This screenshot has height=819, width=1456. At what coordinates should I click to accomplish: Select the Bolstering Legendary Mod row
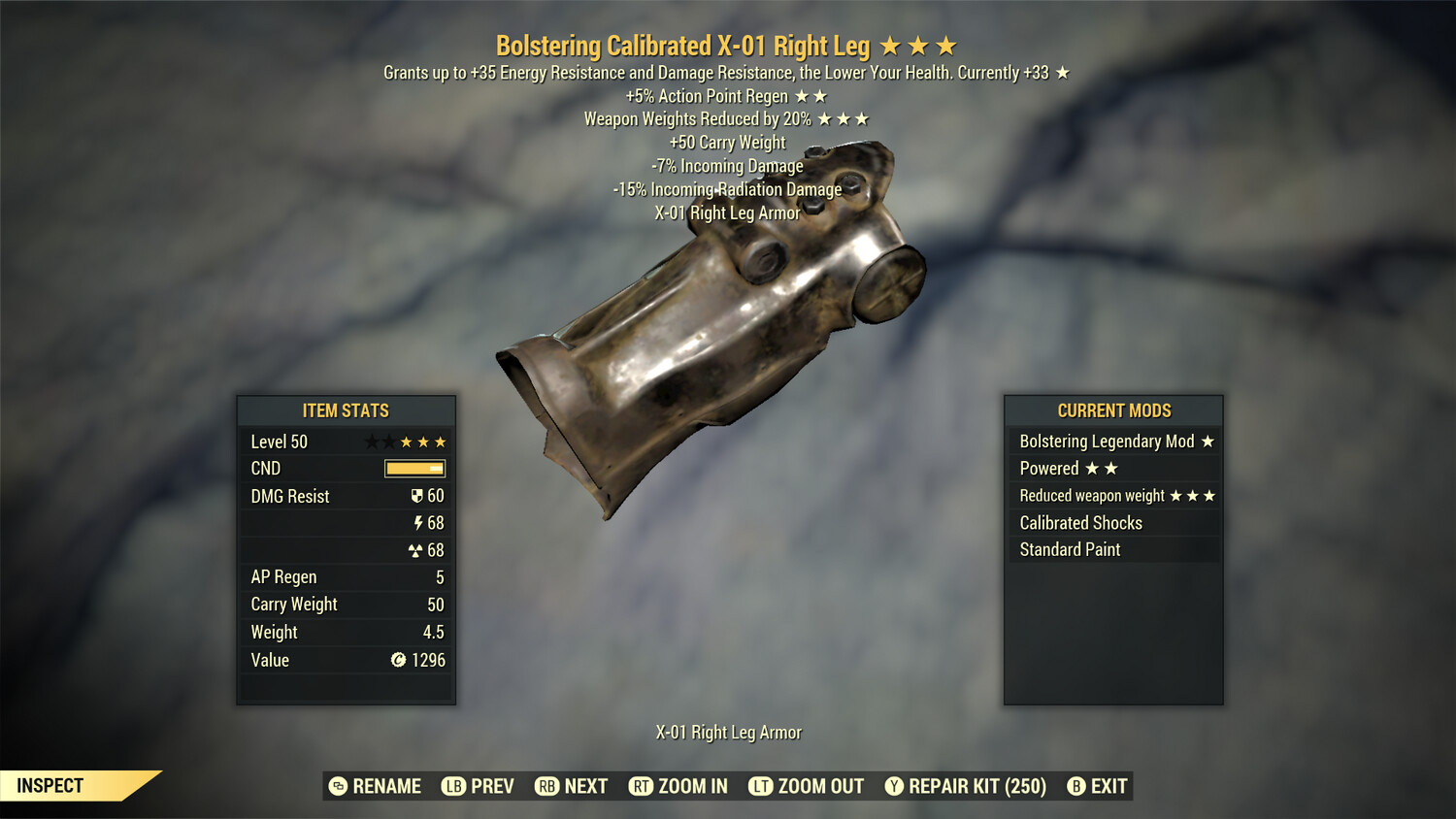coord(1113,442)
